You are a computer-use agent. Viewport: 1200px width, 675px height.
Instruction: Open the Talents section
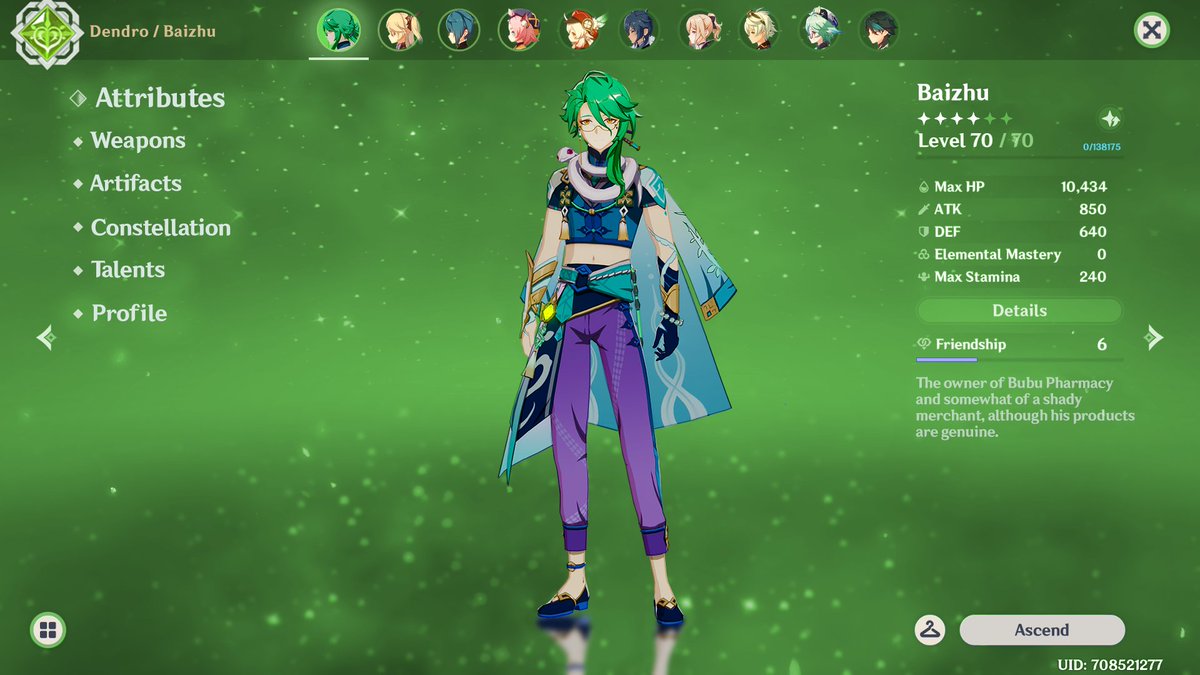128,270
